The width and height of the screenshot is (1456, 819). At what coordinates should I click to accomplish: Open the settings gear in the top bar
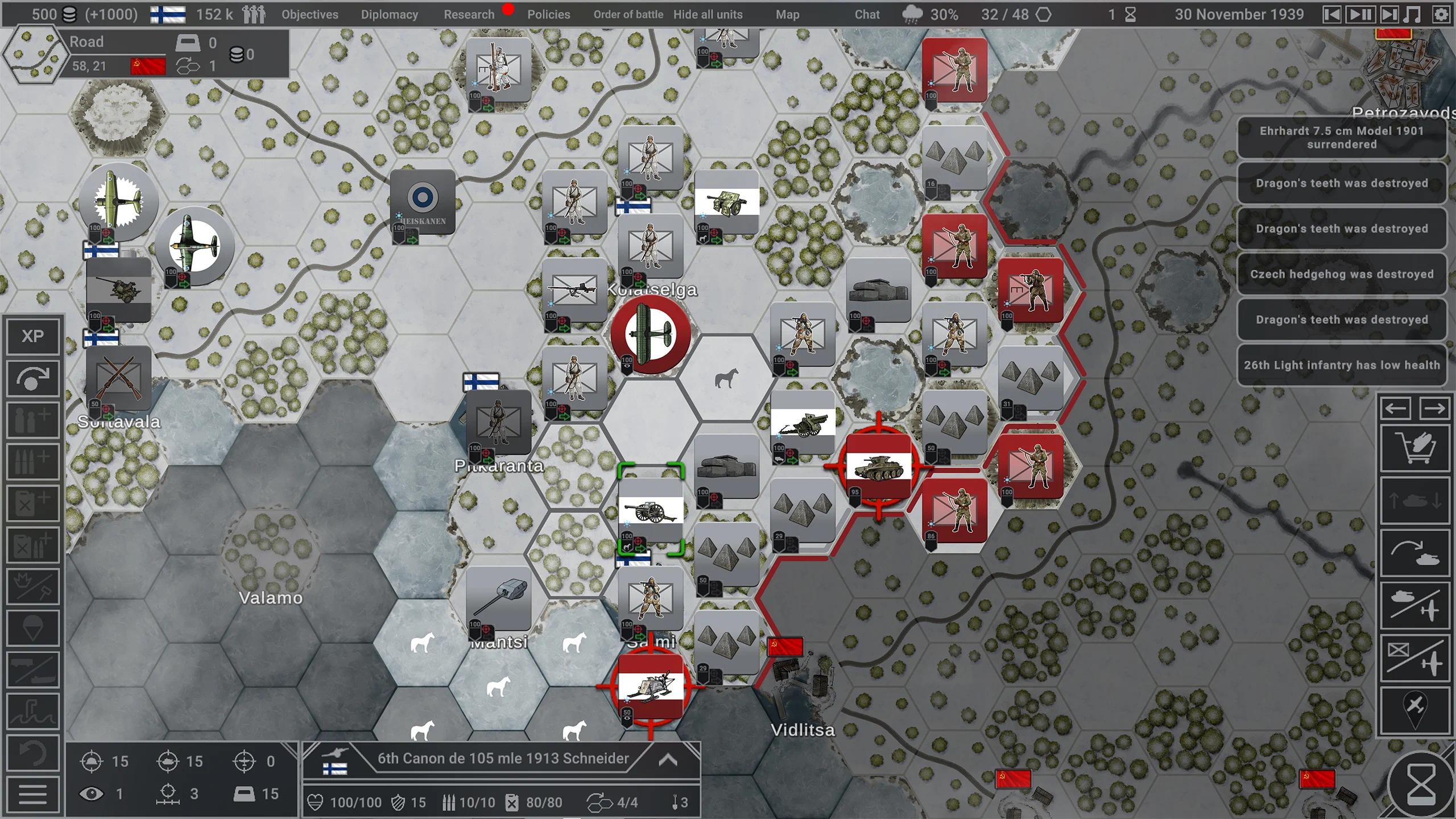click(x=1441, y=14)
